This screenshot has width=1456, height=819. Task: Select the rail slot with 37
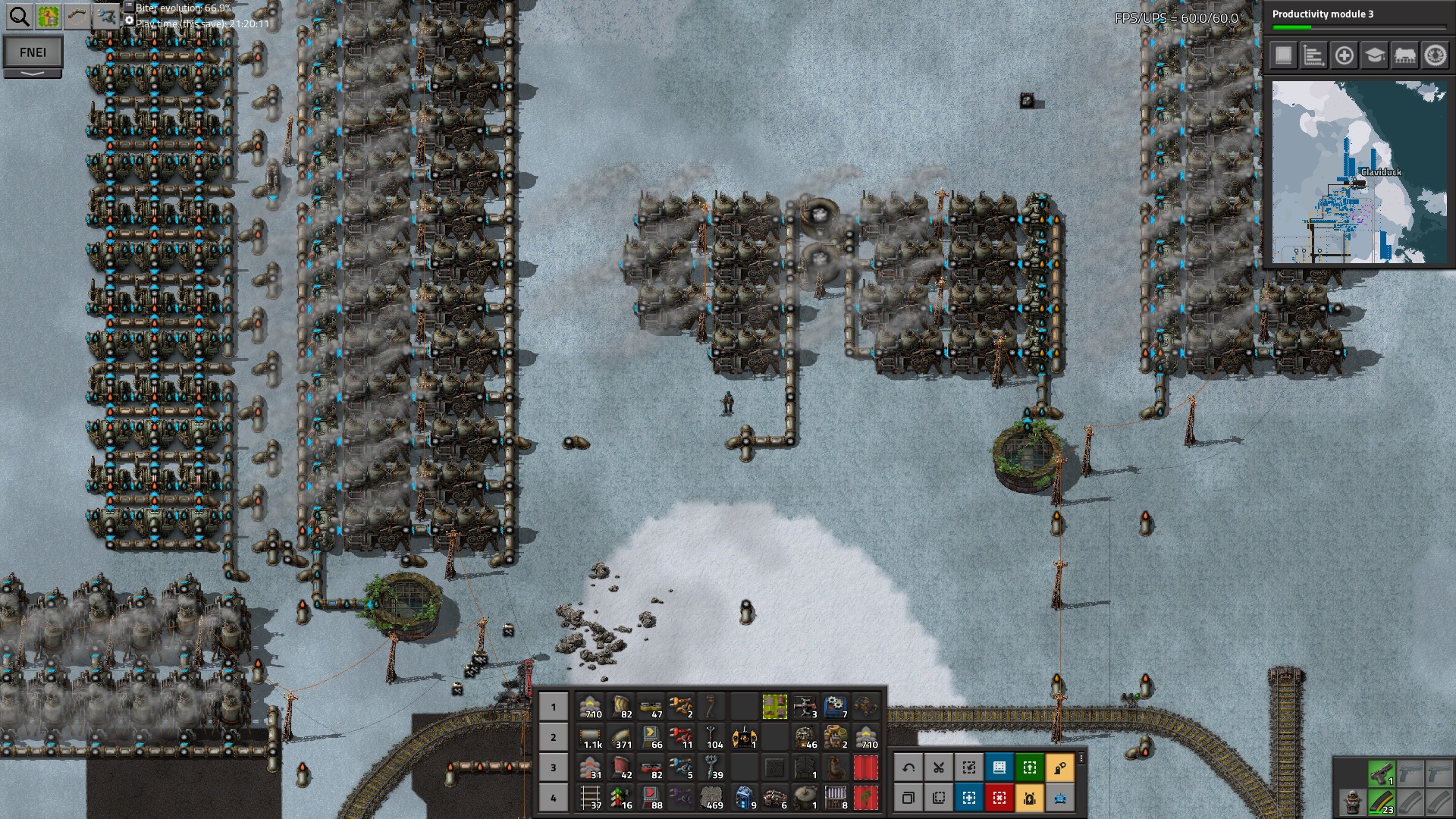(591, 797)
